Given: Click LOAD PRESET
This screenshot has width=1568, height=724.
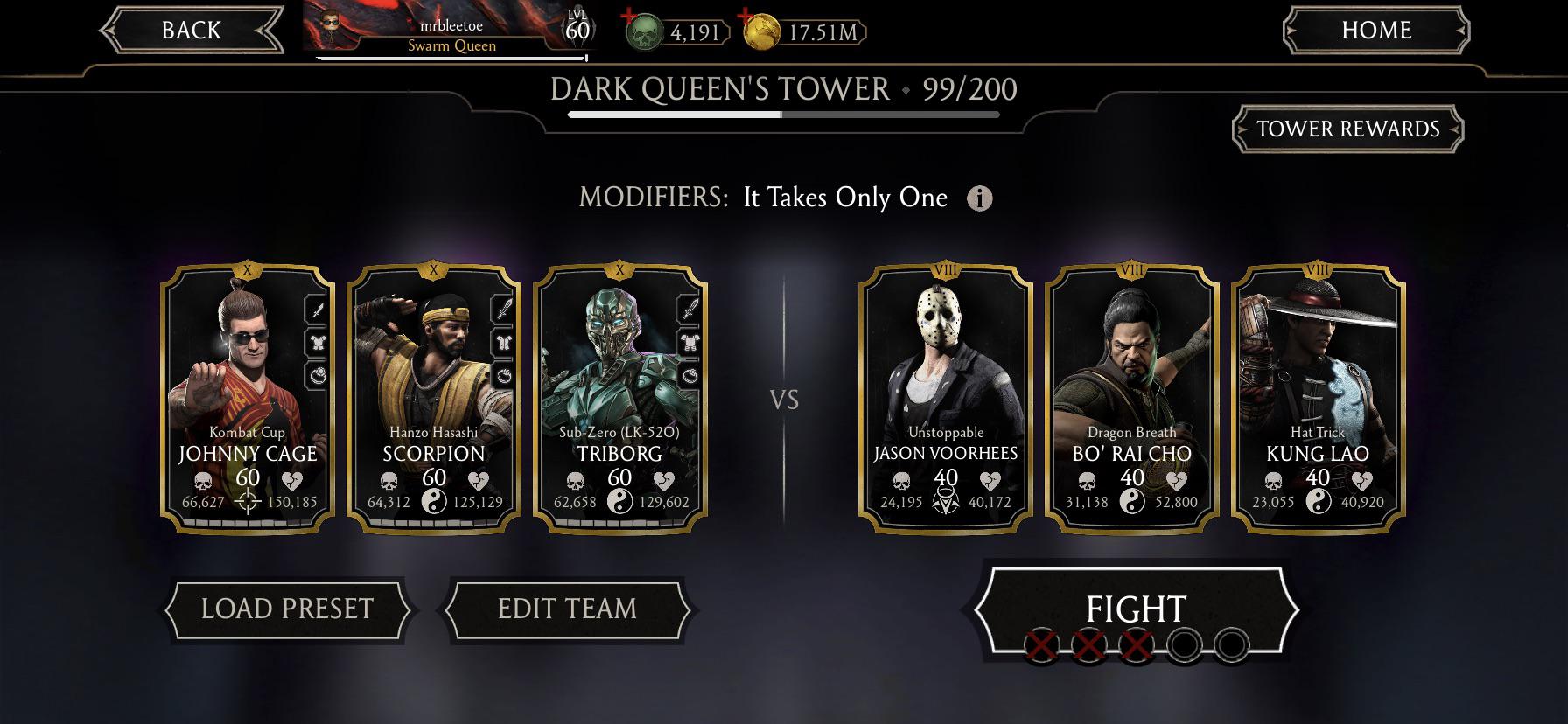Looking at the screenshot, I should click(x=287, y=607).
